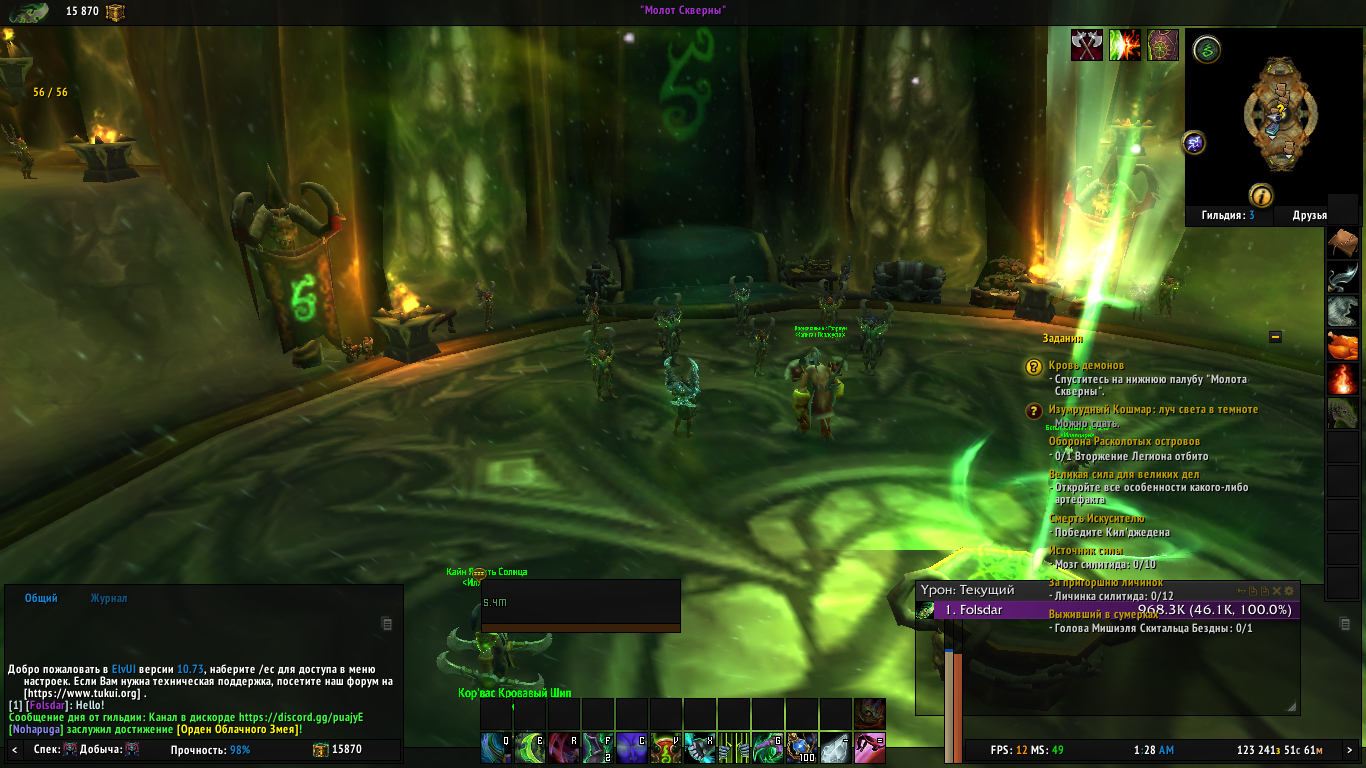
Task: Open the Орден Облачного Змея achievement link
Action: click(x=238, y=729)
